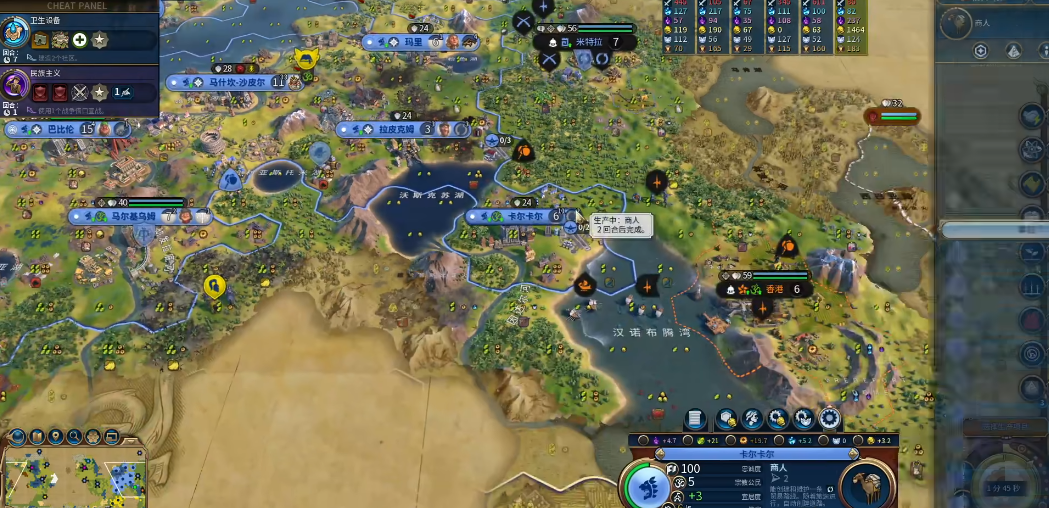Click the camel trader production portrait
The image size is (1049, 508).
(x=866, y=485)
